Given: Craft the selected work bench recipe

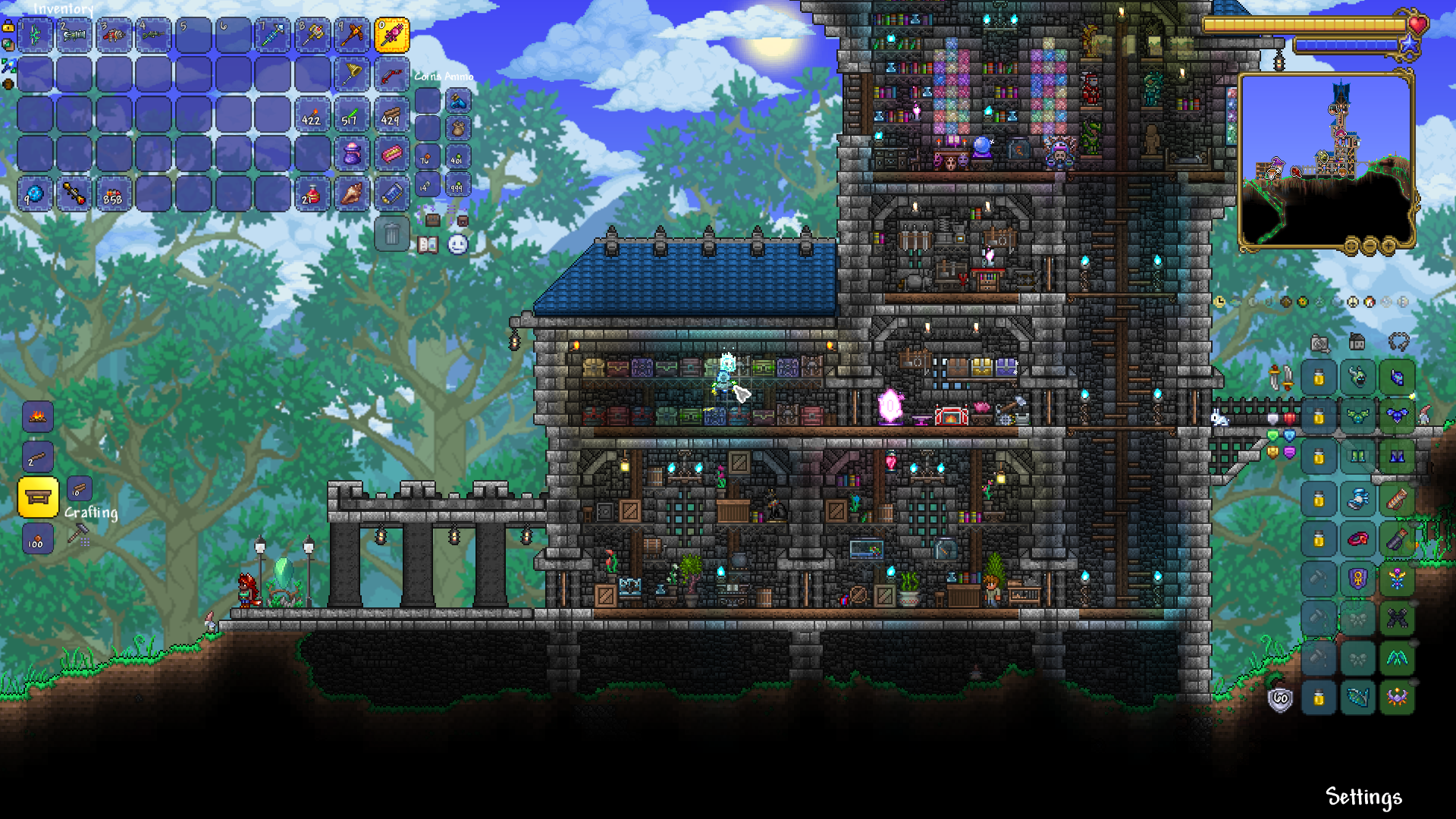Looking at the screenshot, I should coord(38,497).
